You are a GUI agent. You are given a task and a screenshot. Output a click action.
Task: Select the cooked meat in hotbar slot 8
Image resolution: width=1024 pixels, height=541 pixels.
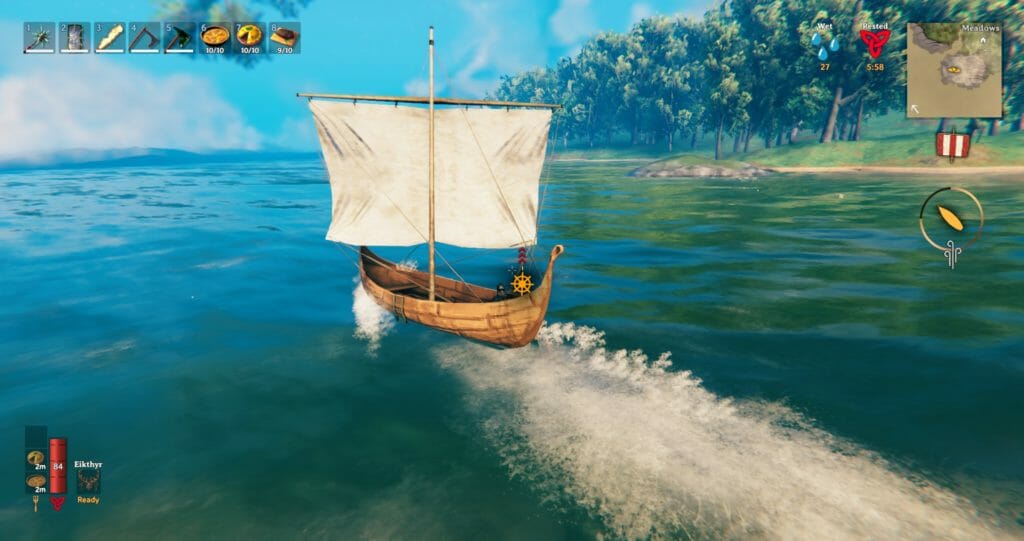click(x=285, y=38)
